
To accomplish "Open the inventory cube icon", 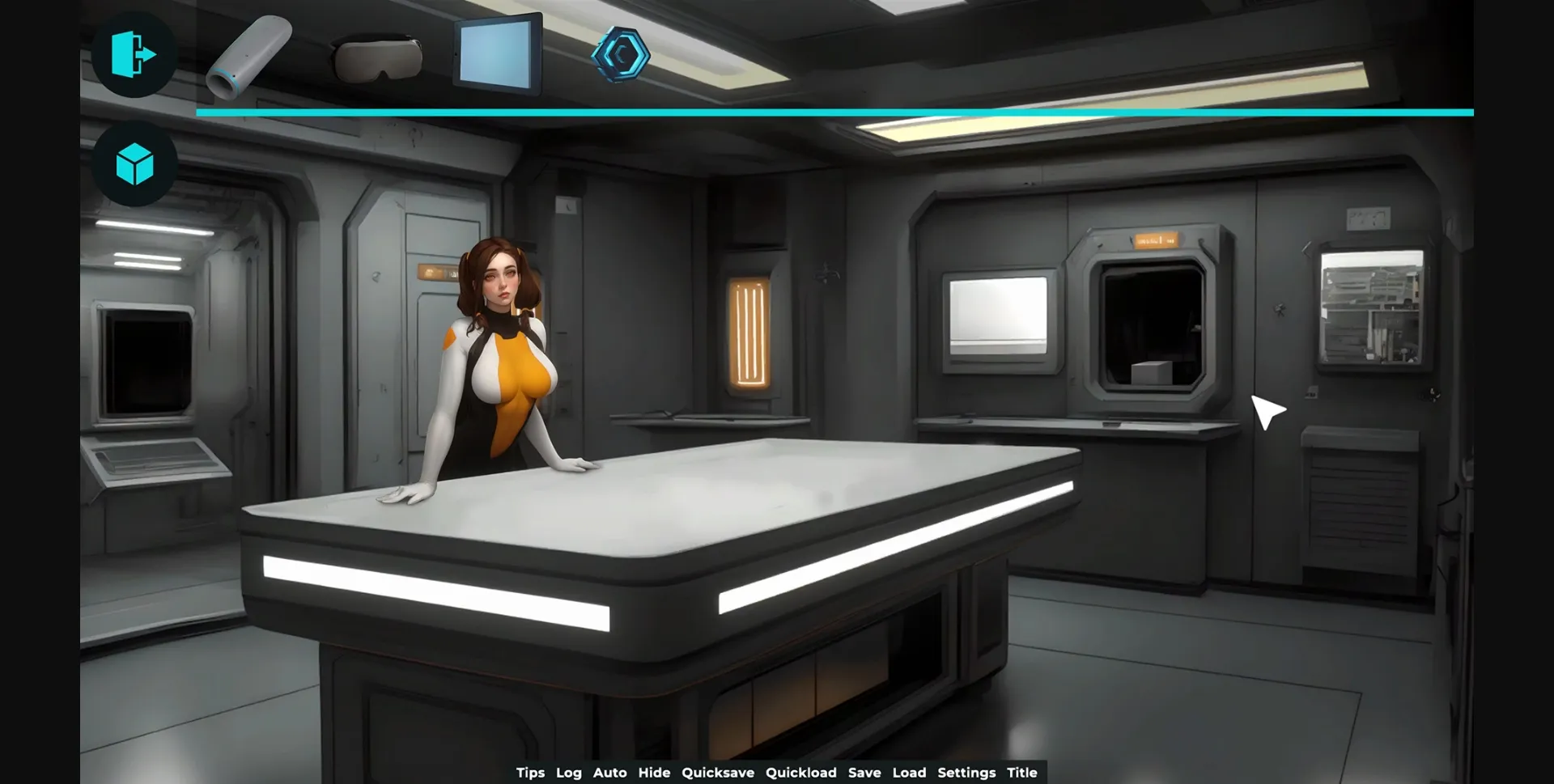I will click(134, 164).
